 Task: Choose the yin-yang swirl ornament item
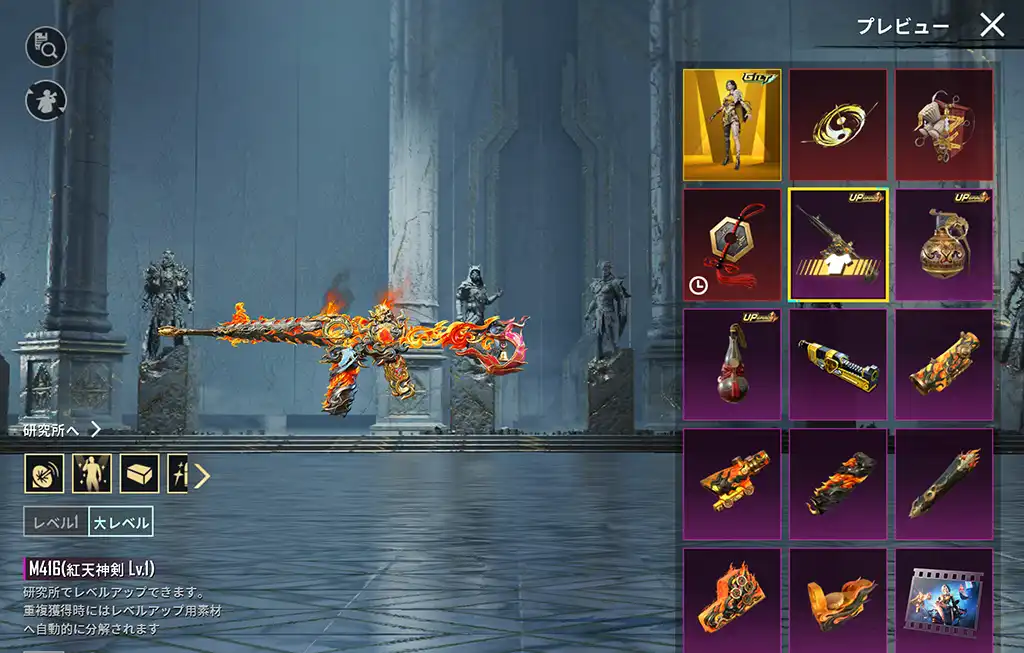[838, 125]
